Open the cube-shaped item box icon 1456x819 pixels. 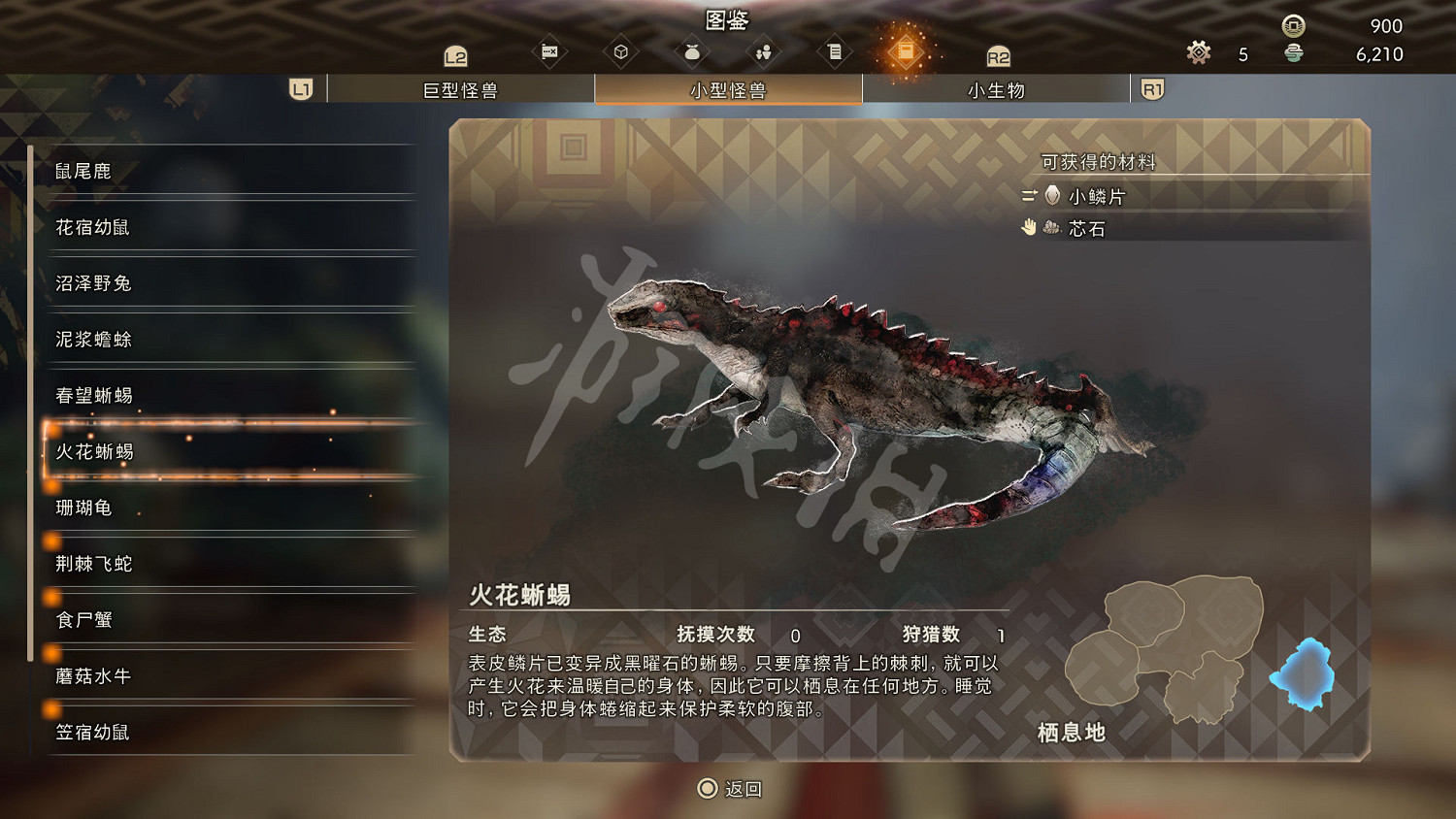[x=621, y=49]
